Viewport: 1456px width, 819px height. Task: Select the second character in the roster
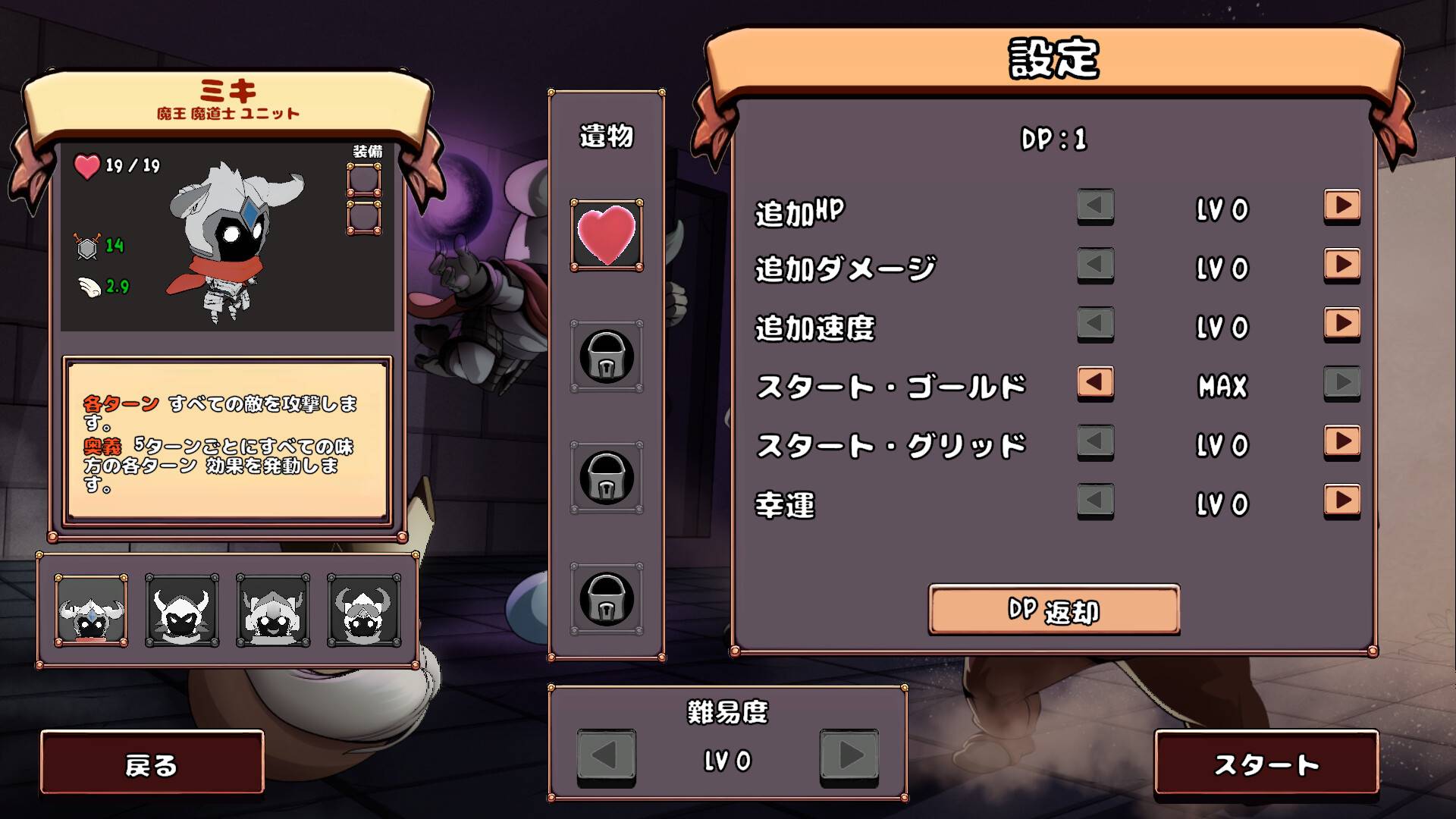180,610
